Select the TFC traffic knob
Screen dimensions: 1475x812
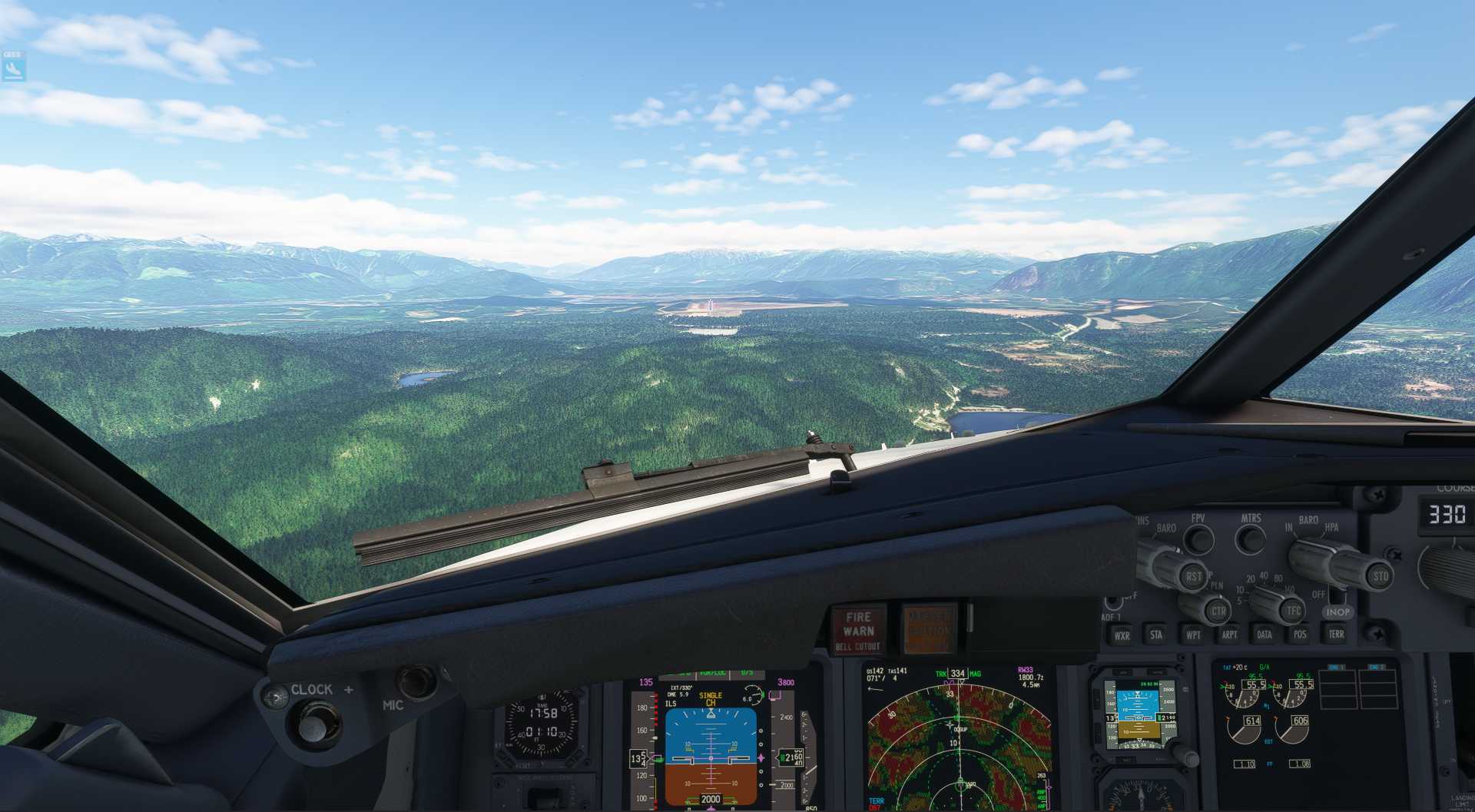[1292, 611]
